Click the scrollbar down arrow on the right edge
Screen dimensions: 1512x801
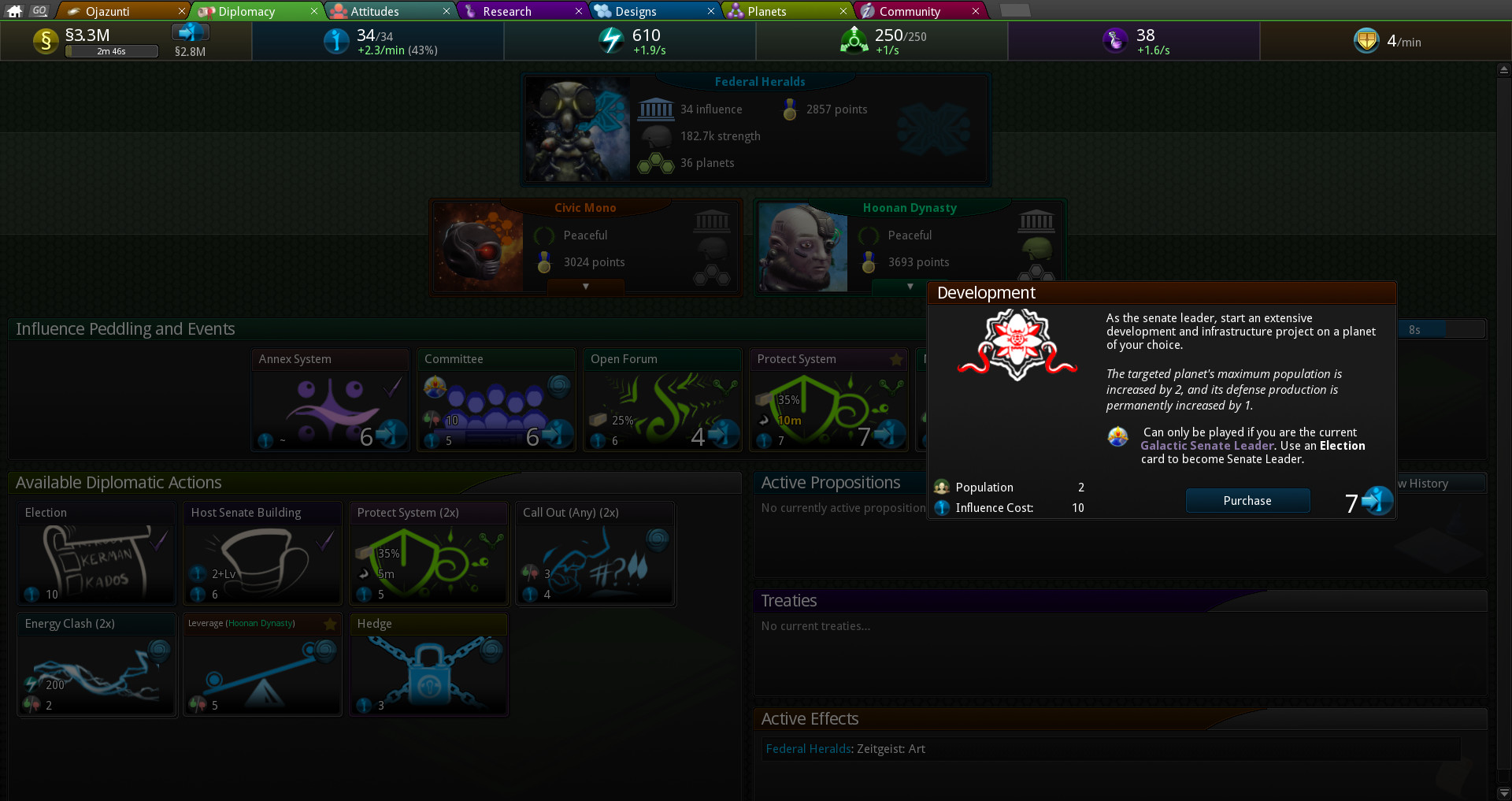point(1503,793)
